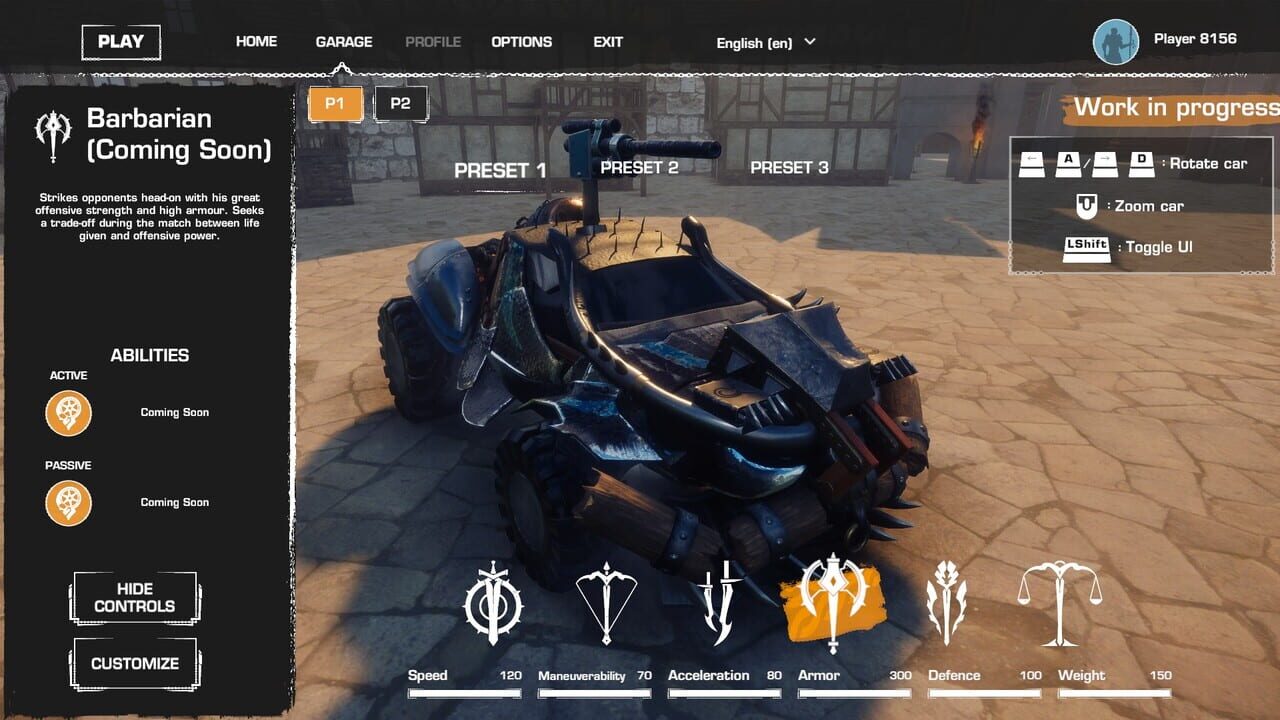
Task: Select PRESET 1
Action: [x=500, y=167]
